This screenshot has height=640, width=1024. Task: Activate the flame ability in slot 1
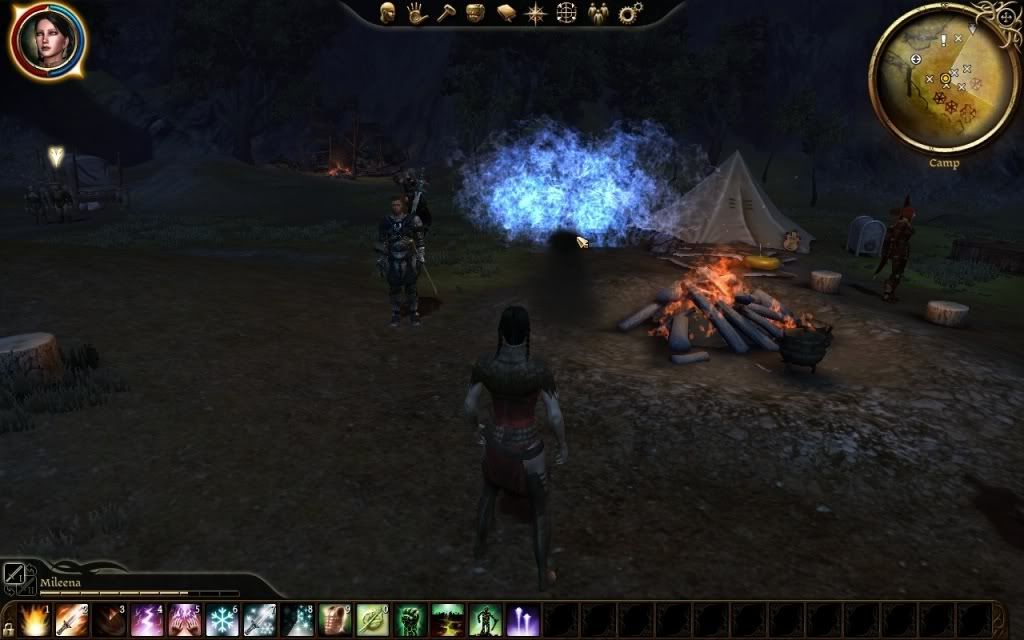[35, 620]
